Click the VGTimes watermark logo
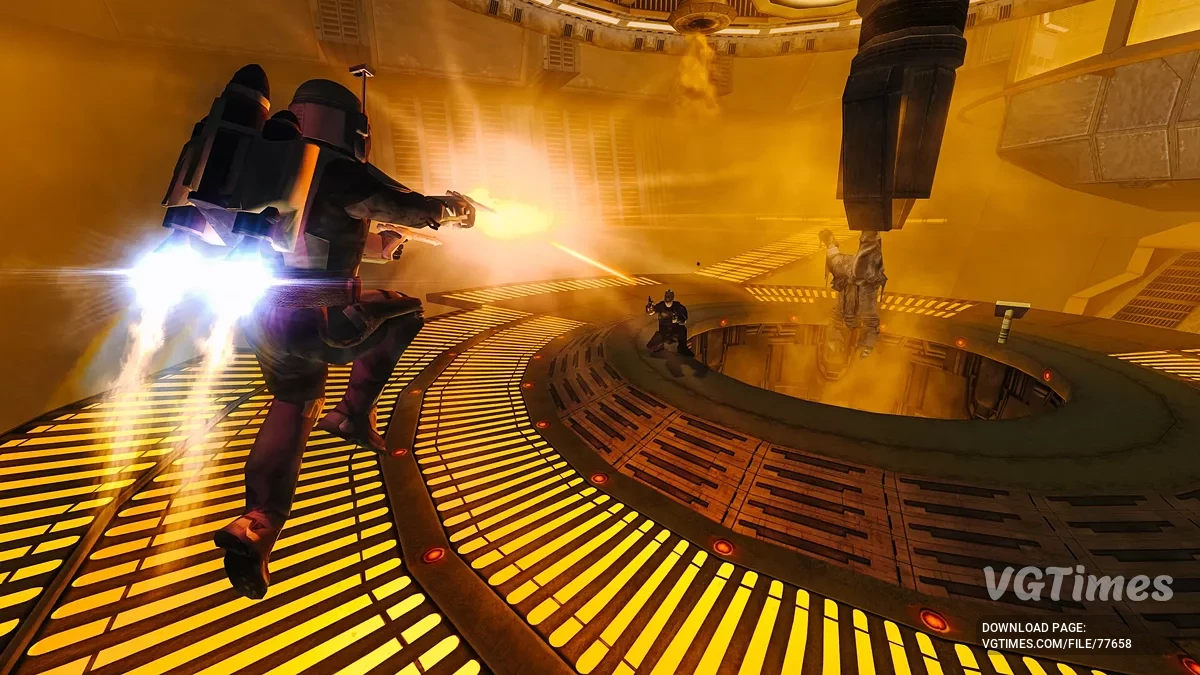This screenshot has width=1200, height=675. (1077, 585)
